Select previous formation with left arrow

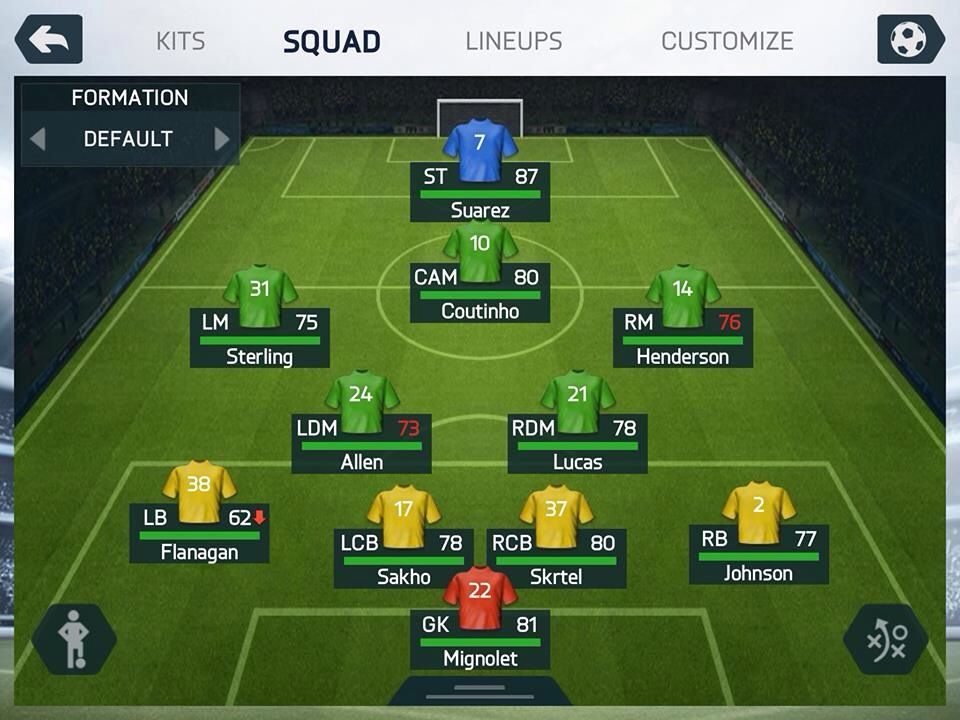[38, 139]
